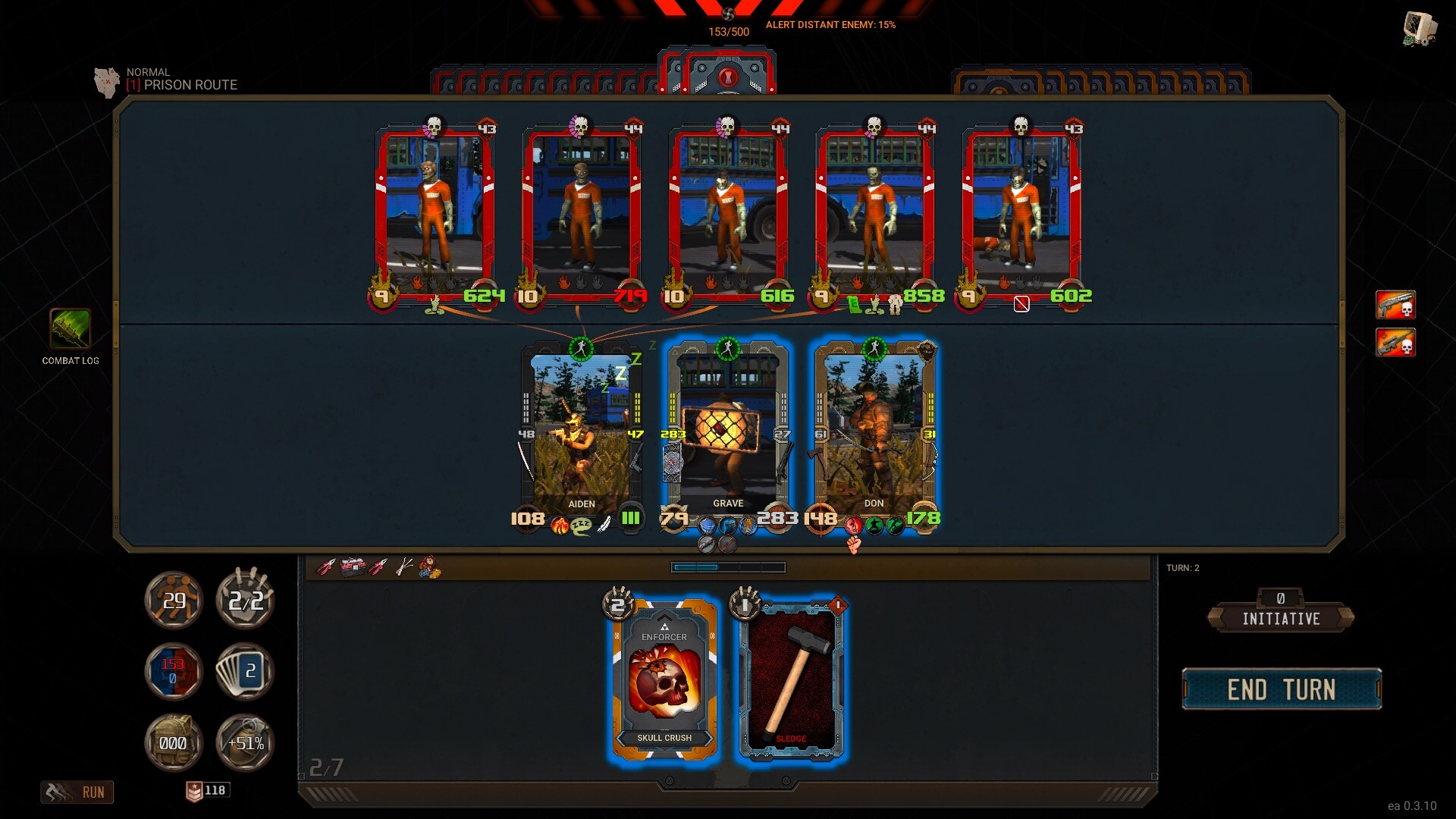Click the RUN button

pos(77,792)
